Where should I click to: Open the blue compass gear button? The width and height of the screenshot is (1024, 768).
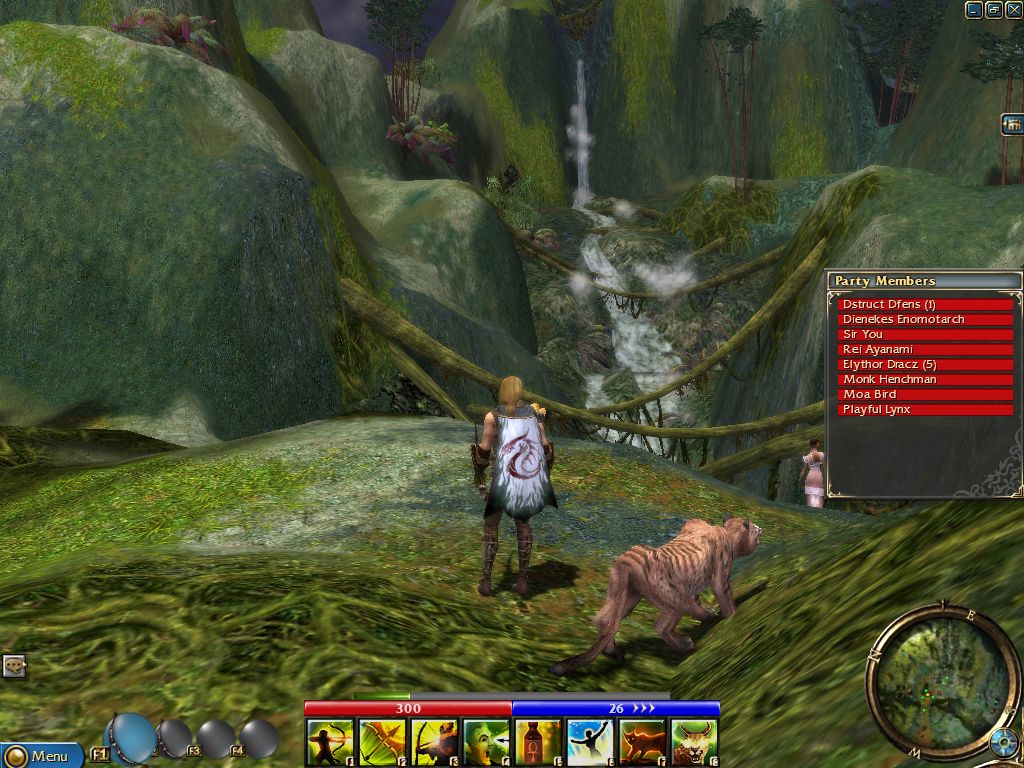[x=1003, y=743]
